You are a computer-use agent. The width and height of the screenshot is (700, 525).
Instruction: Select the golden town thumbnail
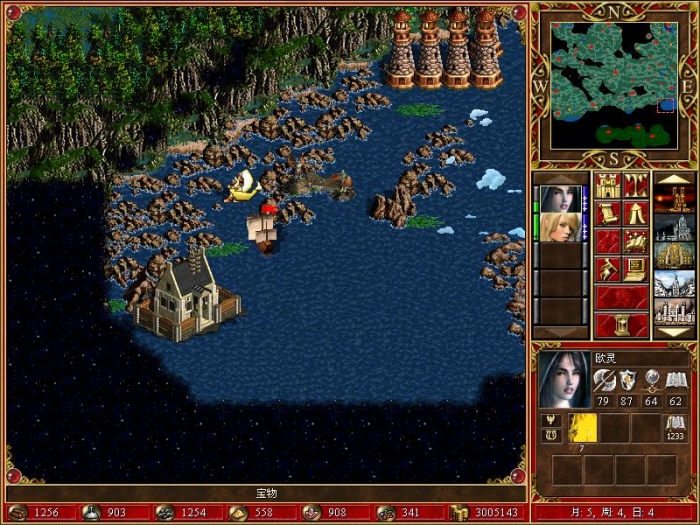pos(673,256)
